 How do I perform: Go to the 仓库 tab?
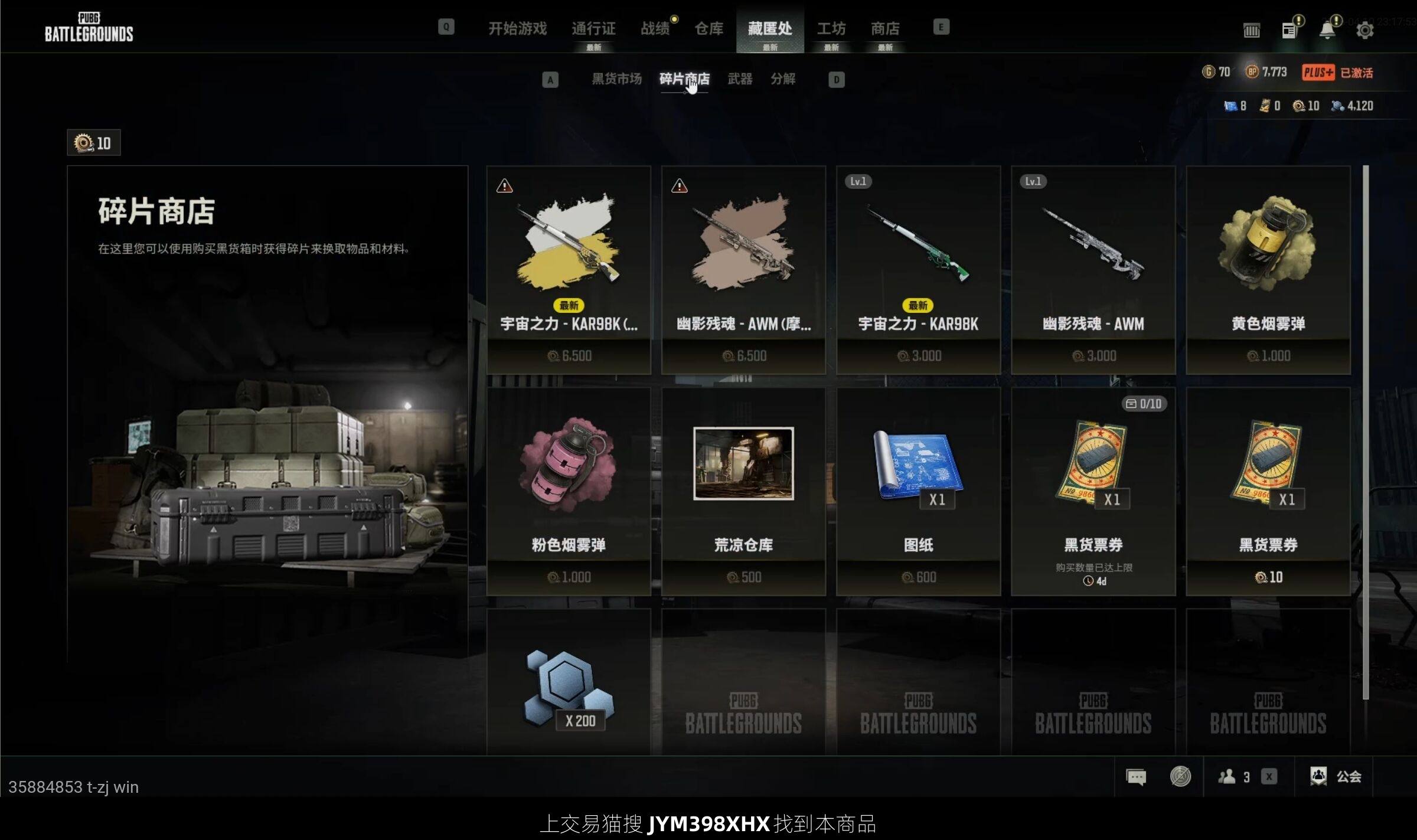pos(708,28)
